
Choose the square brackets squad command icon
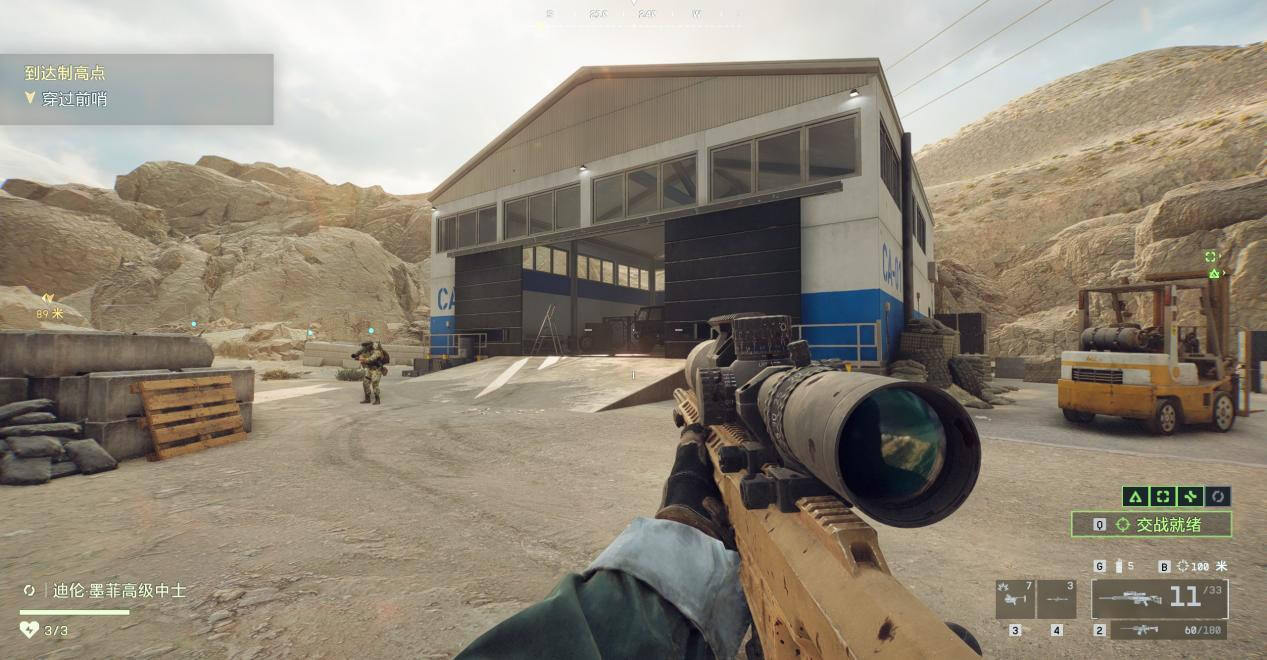coord(1162,496)
